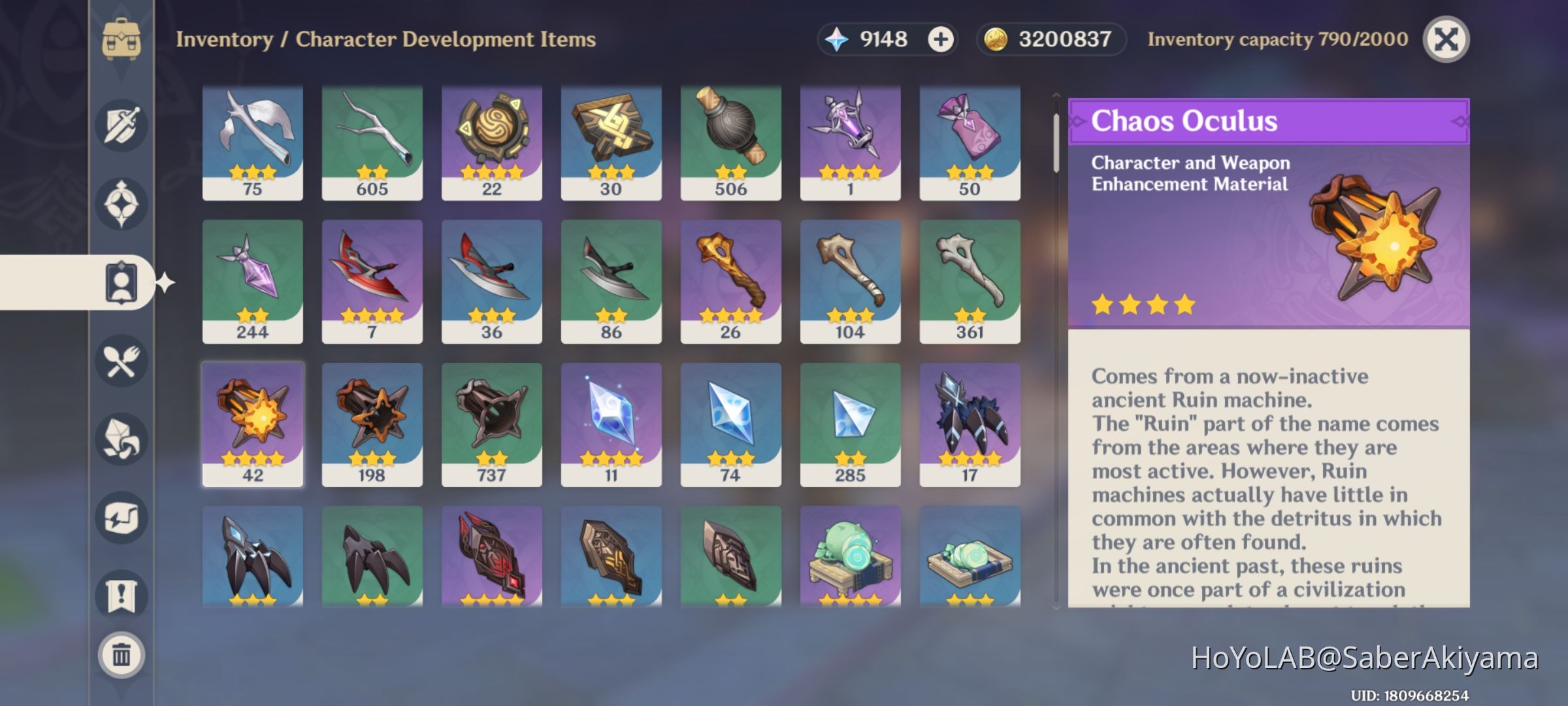Select the branch material with count 605
The height and width of the screenshot is (706, 1568).
click(x=372, y=139)
